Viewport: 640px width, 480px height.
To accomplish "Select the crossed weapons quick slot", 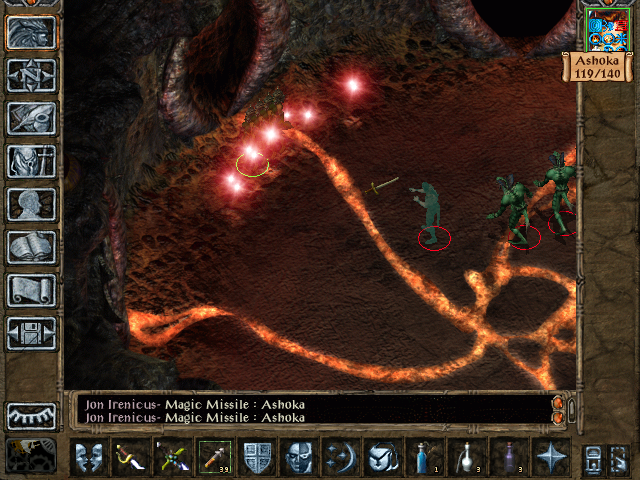I will click(x=173, y=457).
